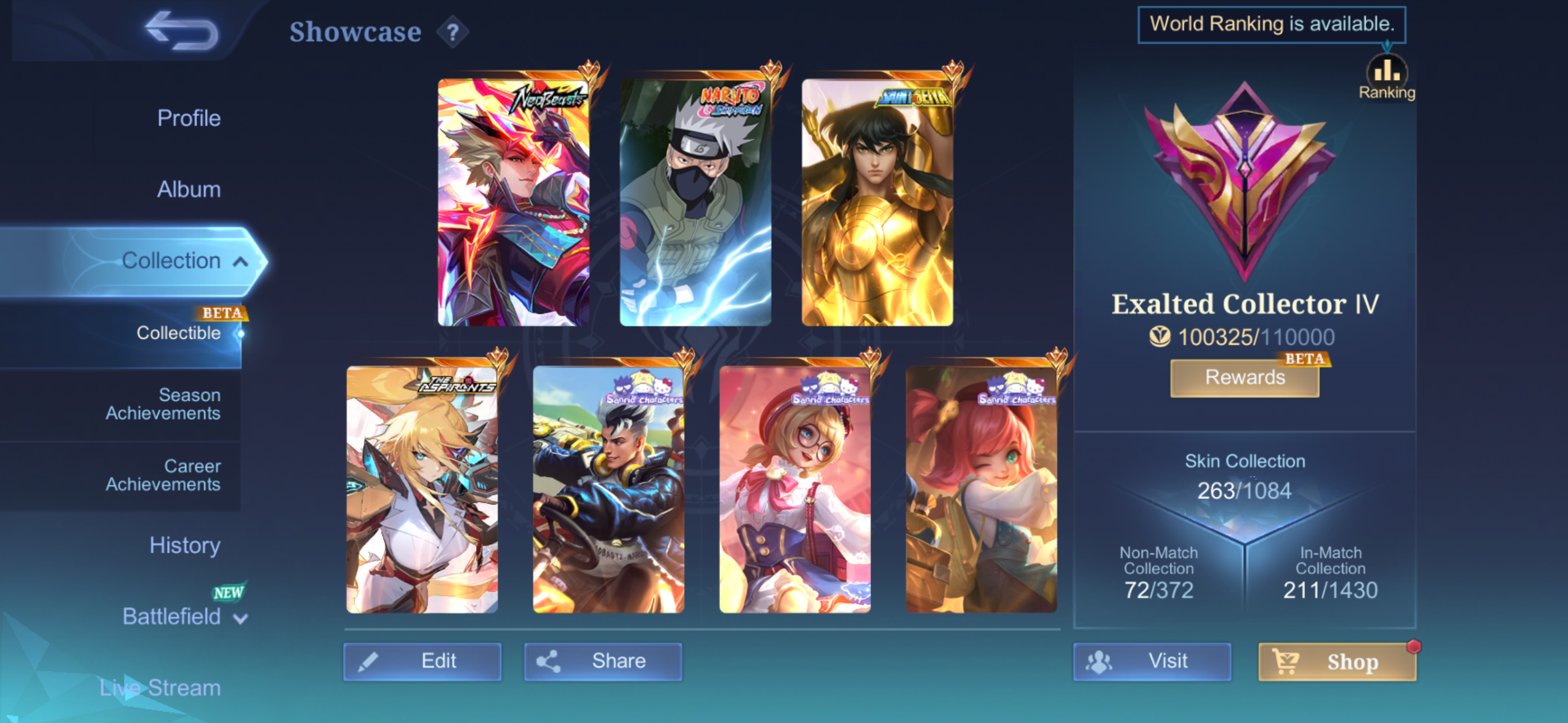Select the Collectible sub-tab
This screenshot has height=723, width=1568.
[x=178, y=333]
